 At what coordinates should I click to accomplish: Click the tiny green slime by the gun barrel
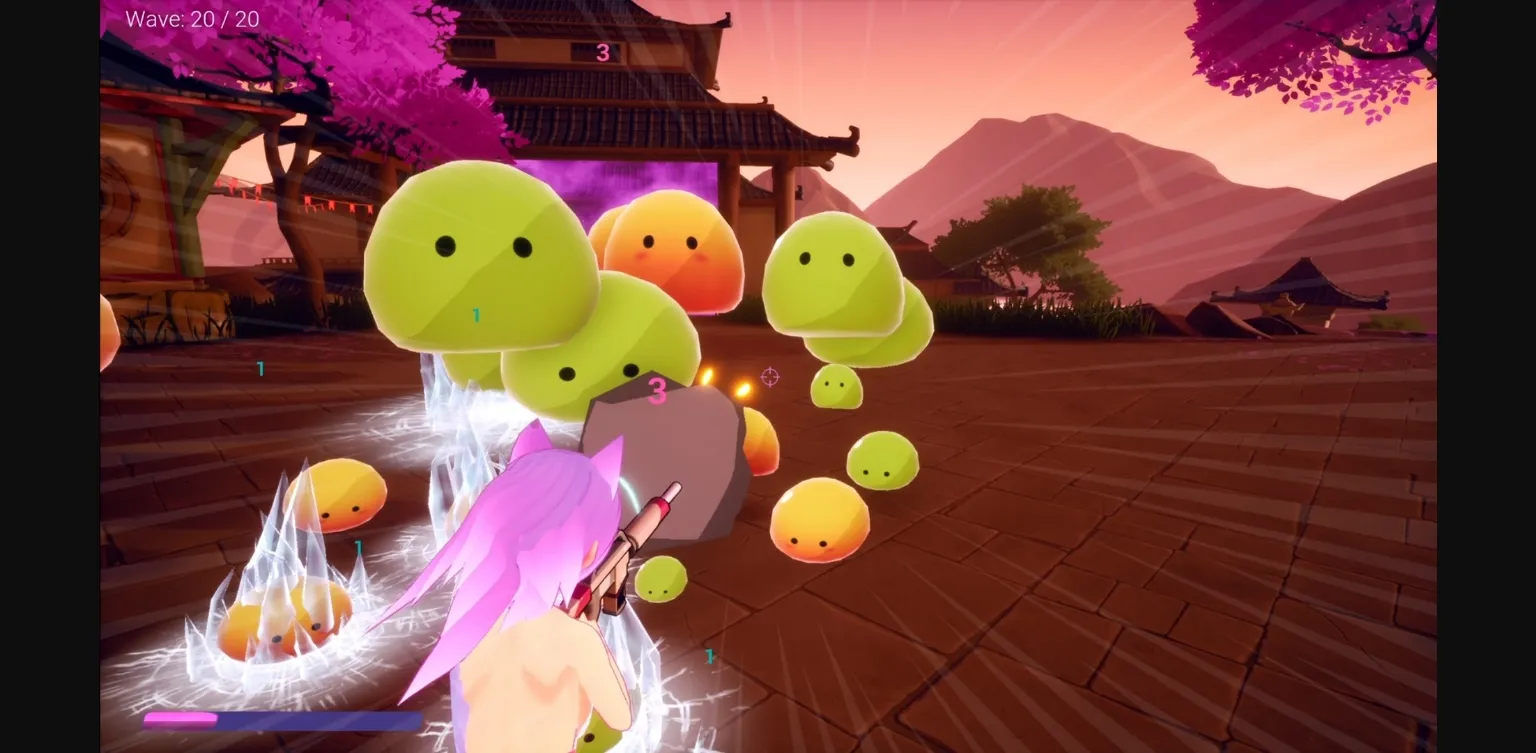660,580
